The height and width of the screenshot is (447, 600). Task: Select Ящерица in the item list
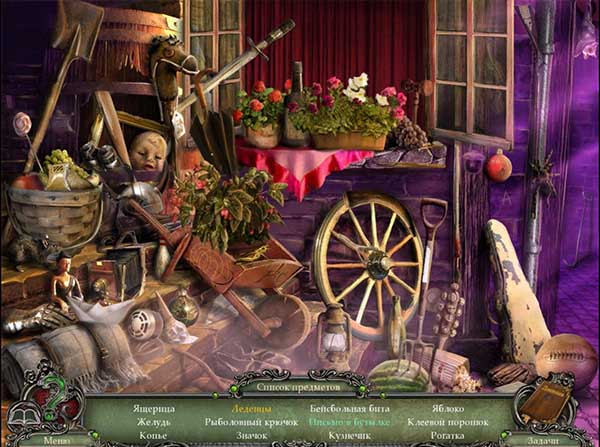[154, 409]
